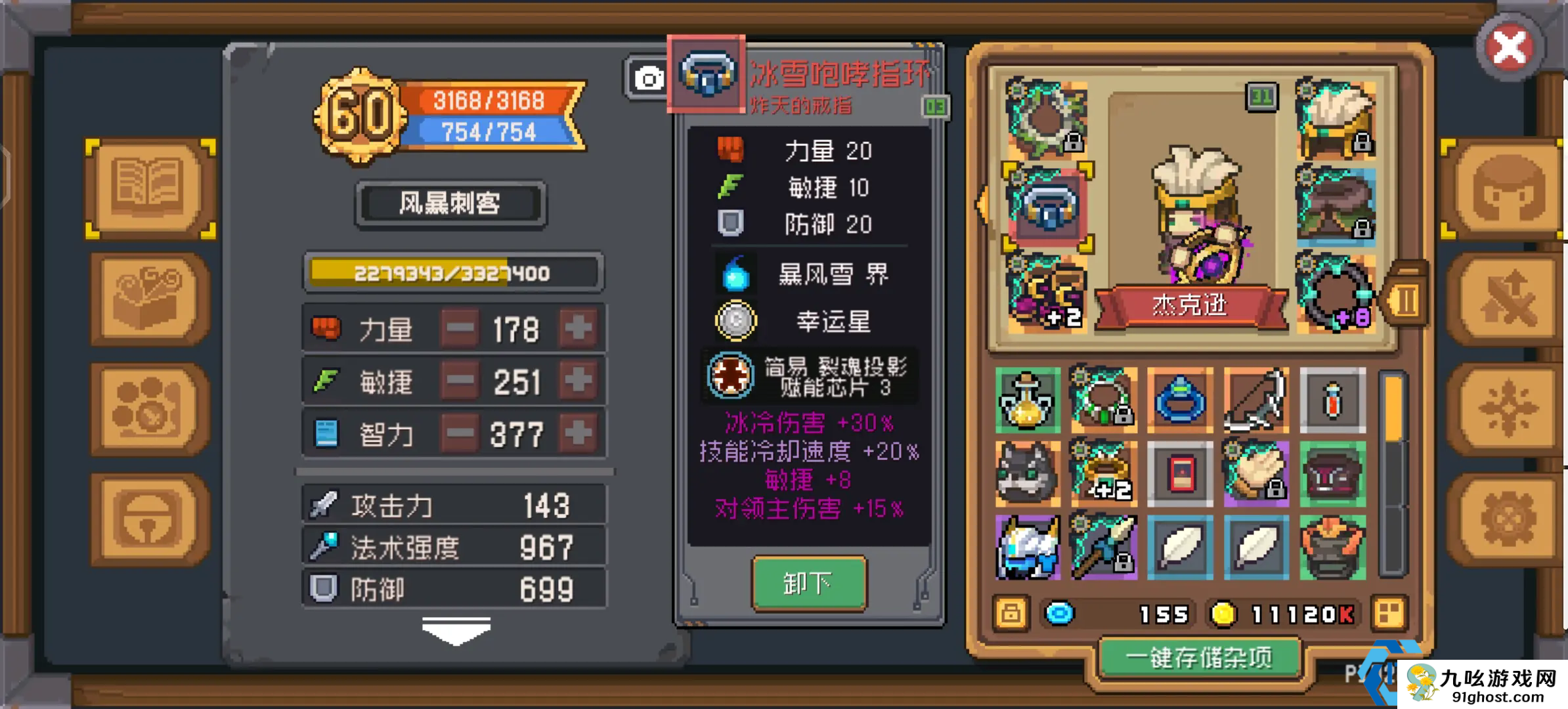Click the 风暴刺客 class label
Screen dimensions: 1568x709
450,203
